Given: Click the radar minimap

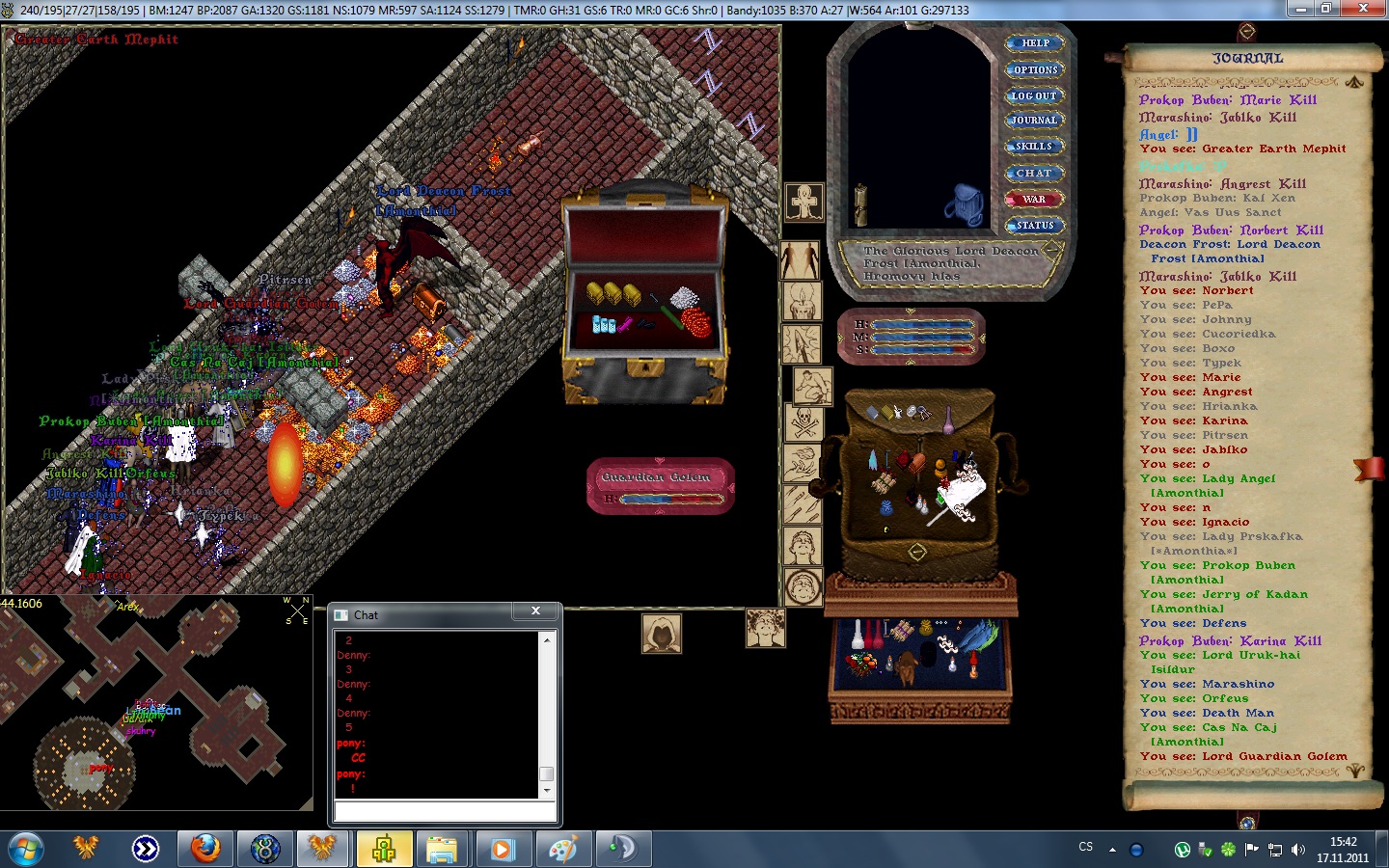Looking at the screenshot, I should coord(156,702).
